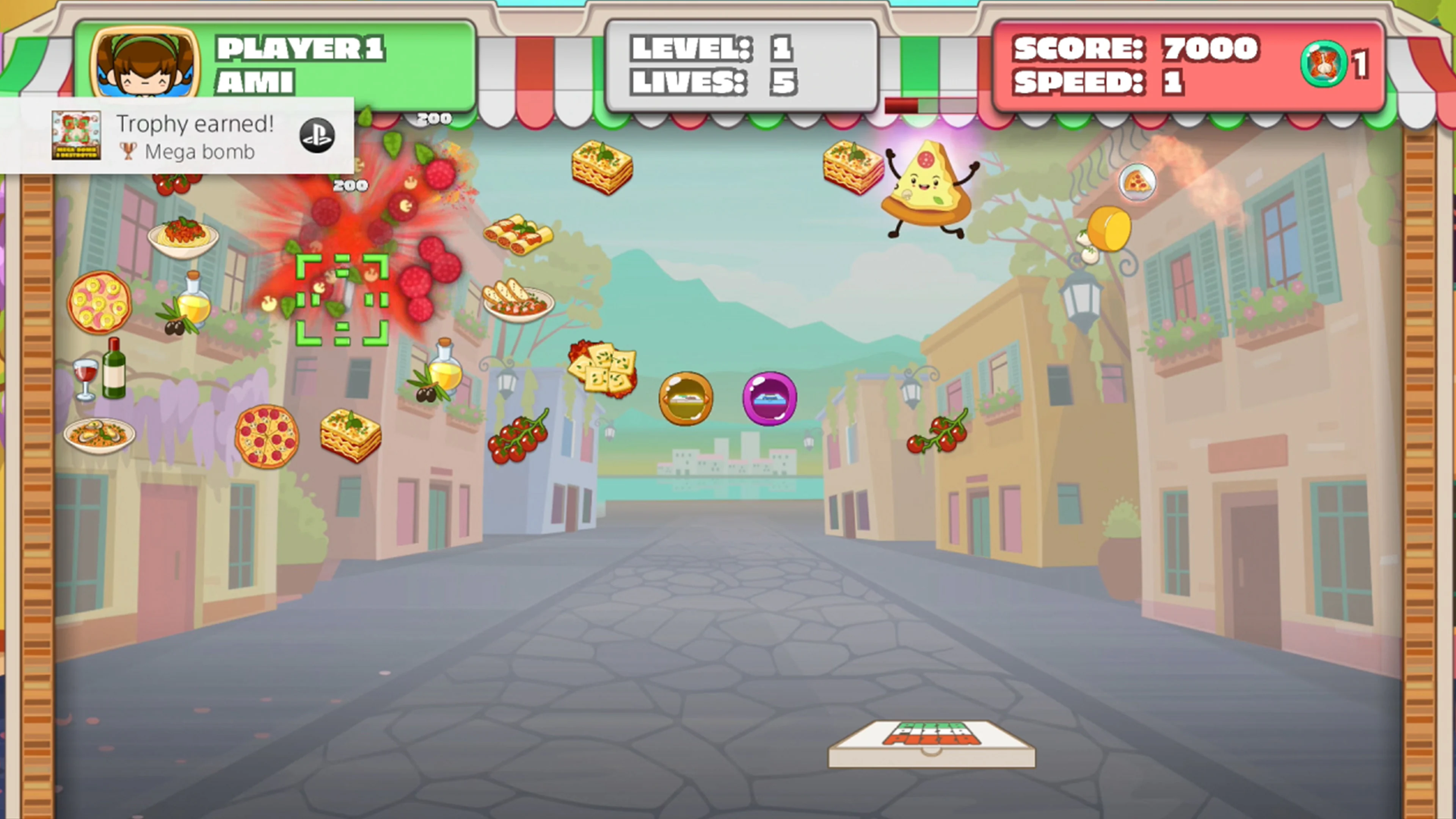The height and width of the screenshot is (819, 1456).
Task: Select the purple power-up bubble
Action: coord(770,397)
